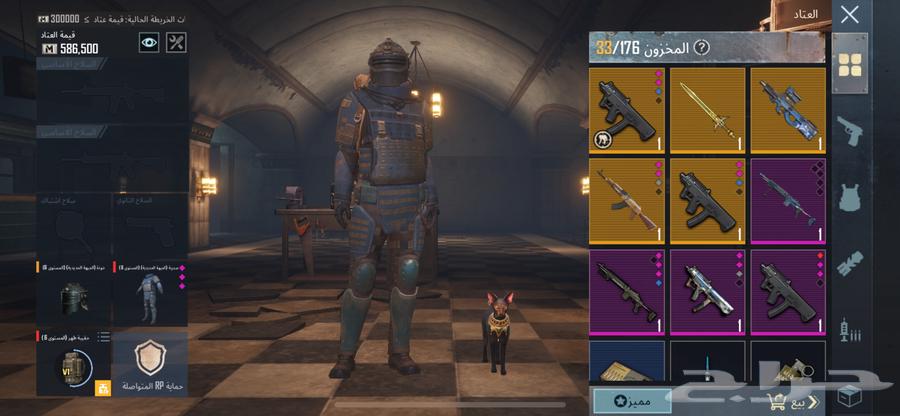
Task: Click the storage help question mark icon
Action: click(702, 47)
